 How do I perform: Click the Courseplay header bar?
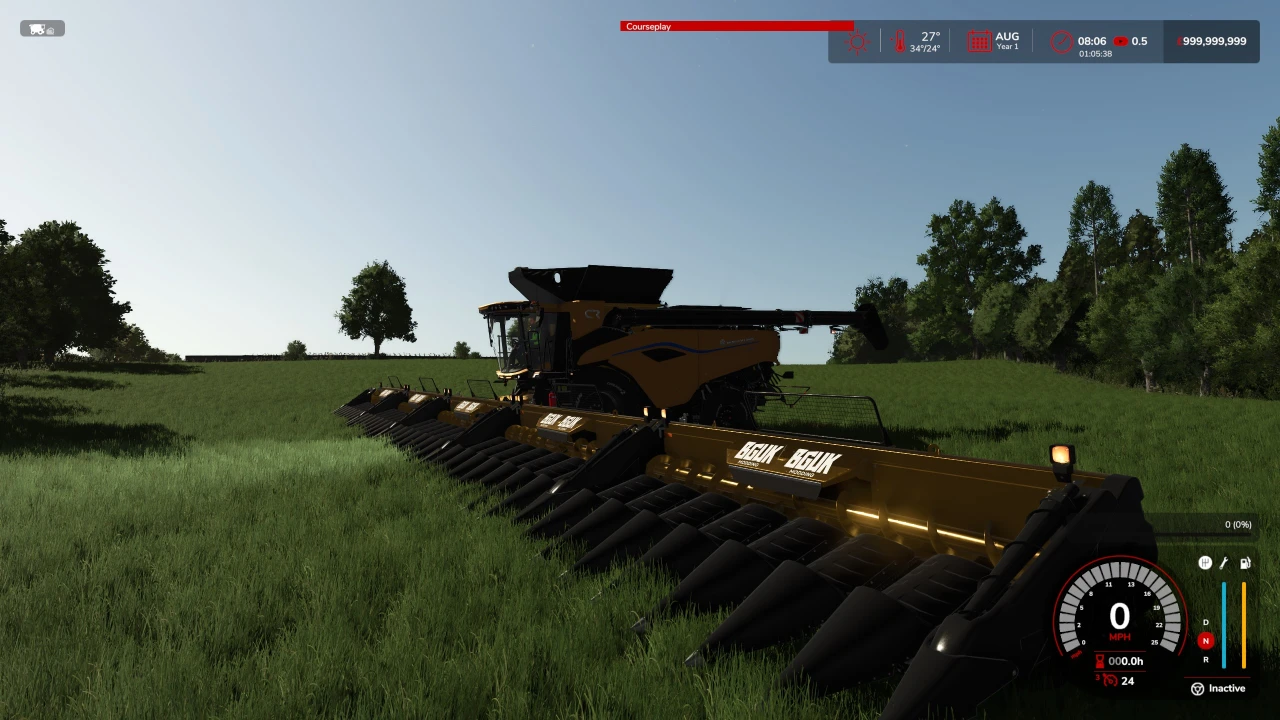(x=737, y=26)
